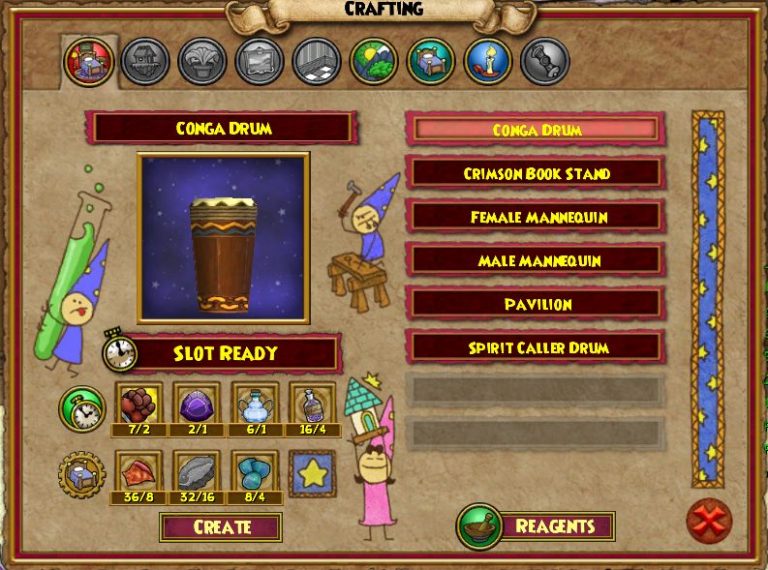Select the glass vial reagent slot

coord(313,406)
